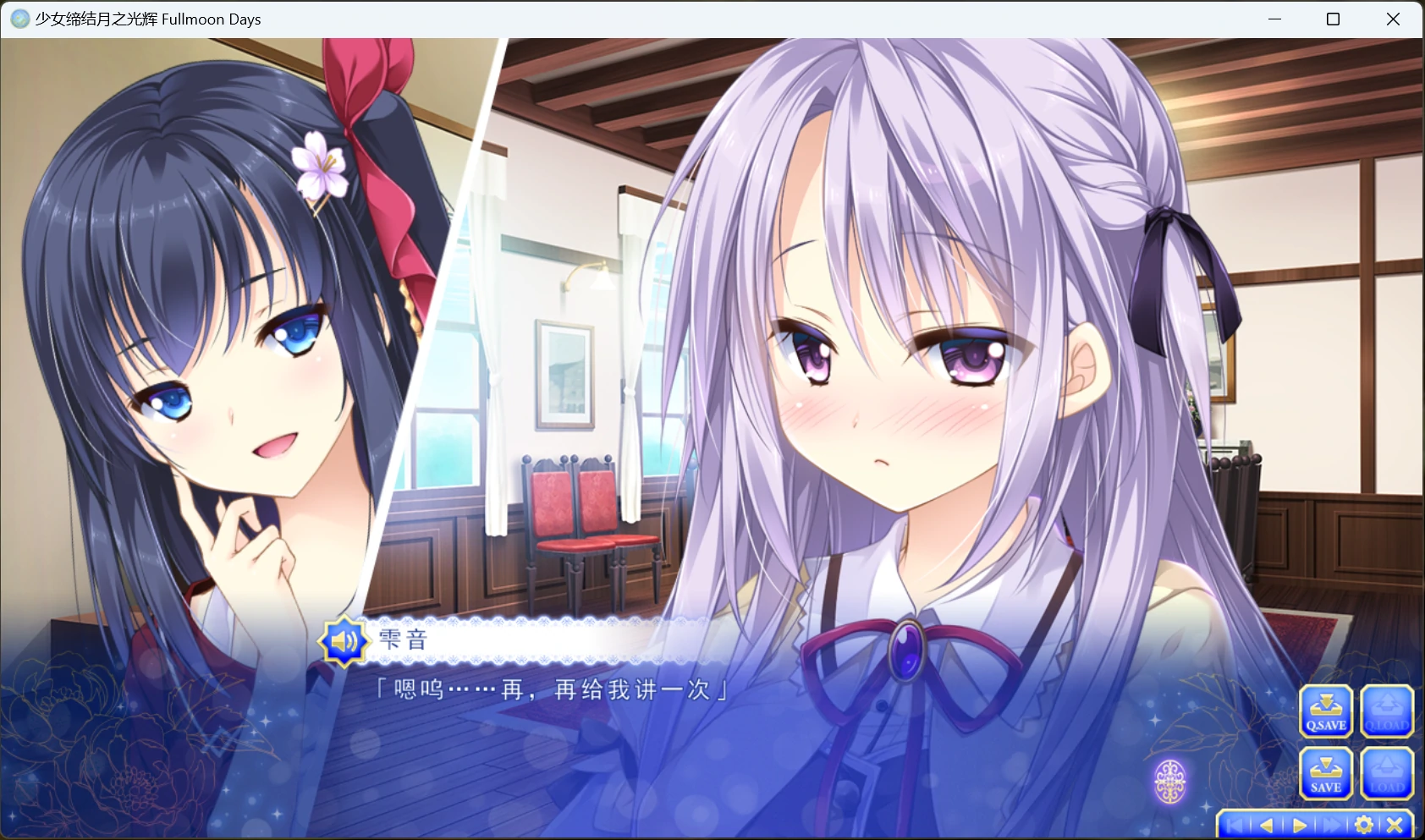This screenshot has height=840, width=1425.
Task: Close the control bar with the X icon
Action: point(1395,825)
